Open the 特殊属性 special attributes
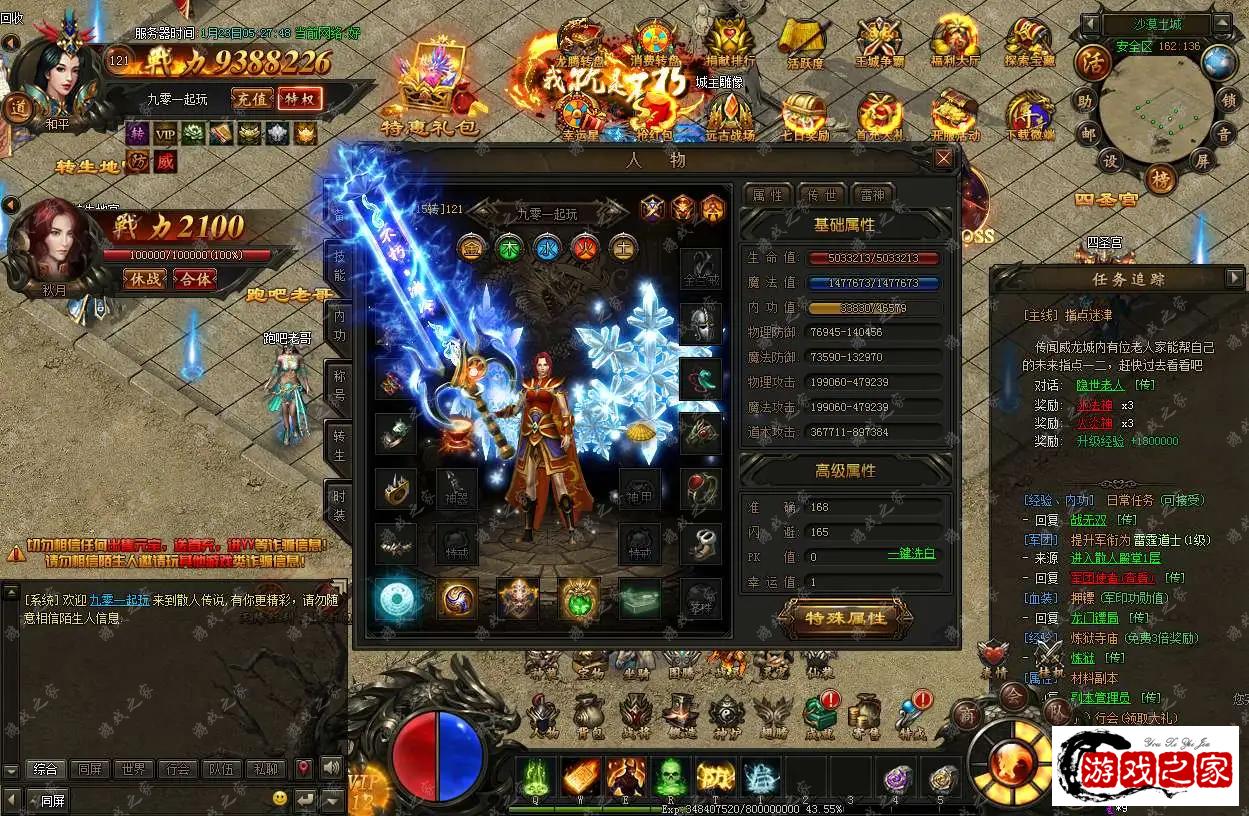Screen dimensions: 1249x816 [x=845, y=618]
